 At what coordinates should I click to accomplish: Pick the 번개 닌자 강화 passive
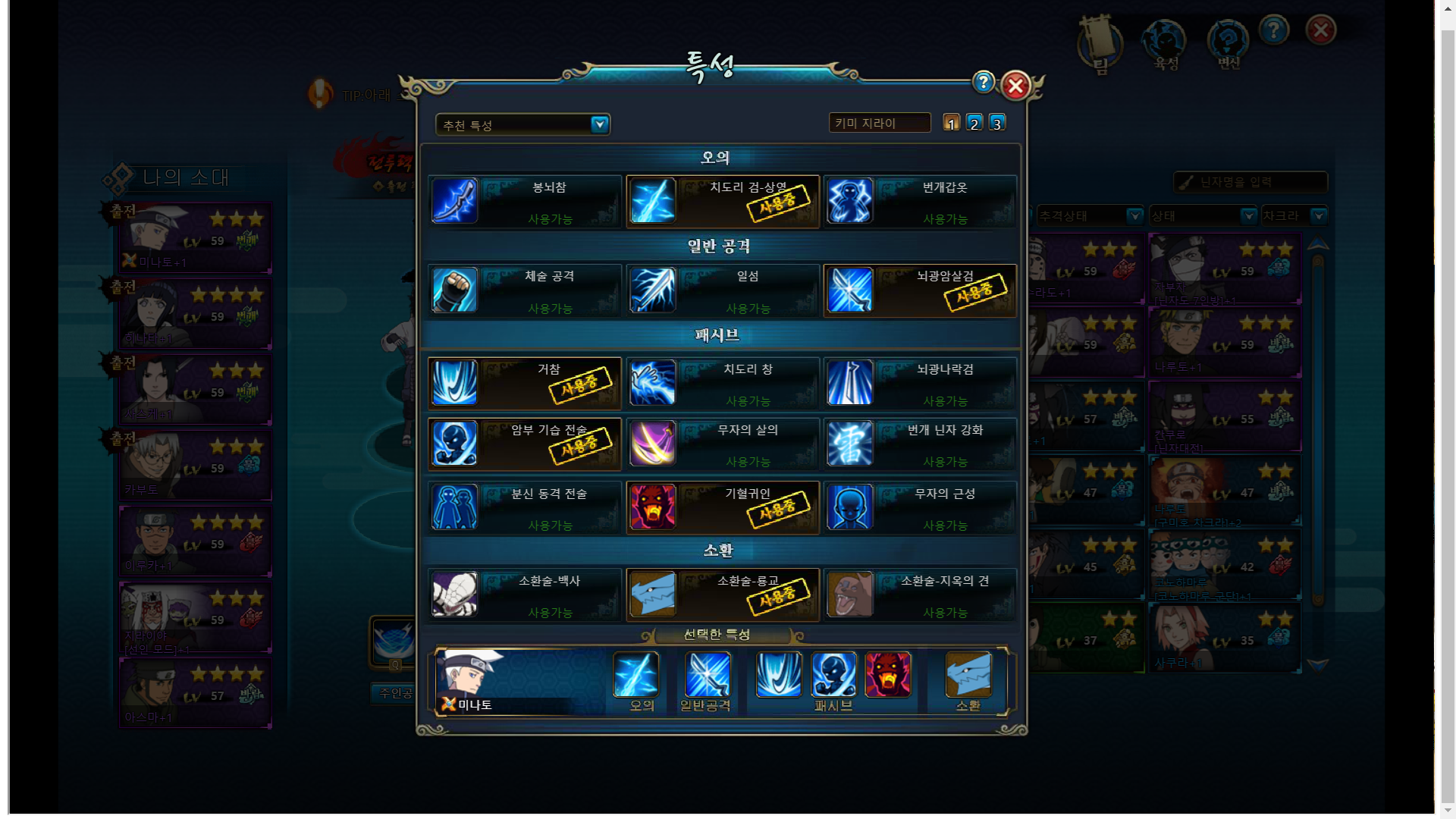click(x=920, y=444)
